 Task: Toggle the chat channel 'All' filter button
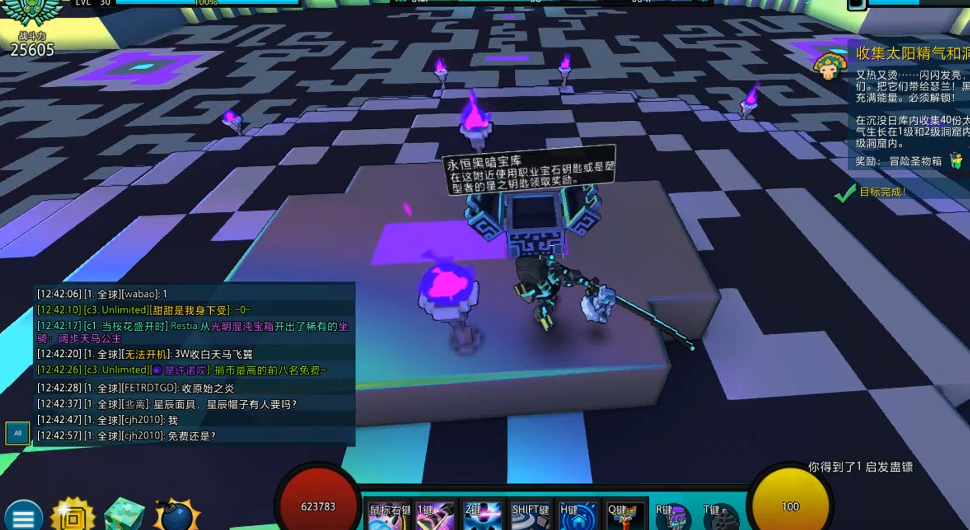click(17, 433)
